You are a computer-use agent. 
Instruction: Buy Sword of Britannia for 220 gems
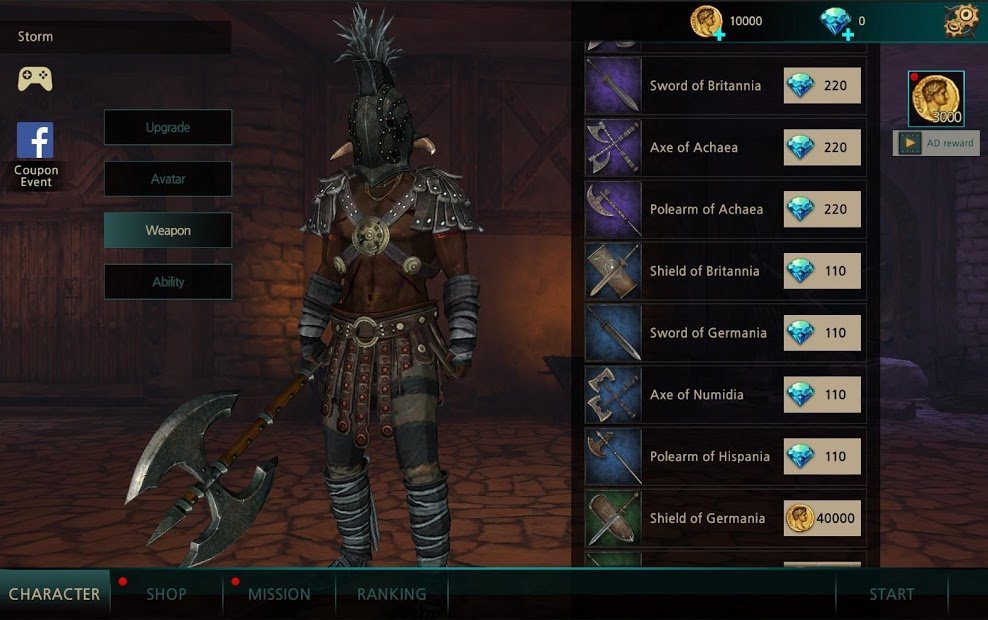coord(822,86)
